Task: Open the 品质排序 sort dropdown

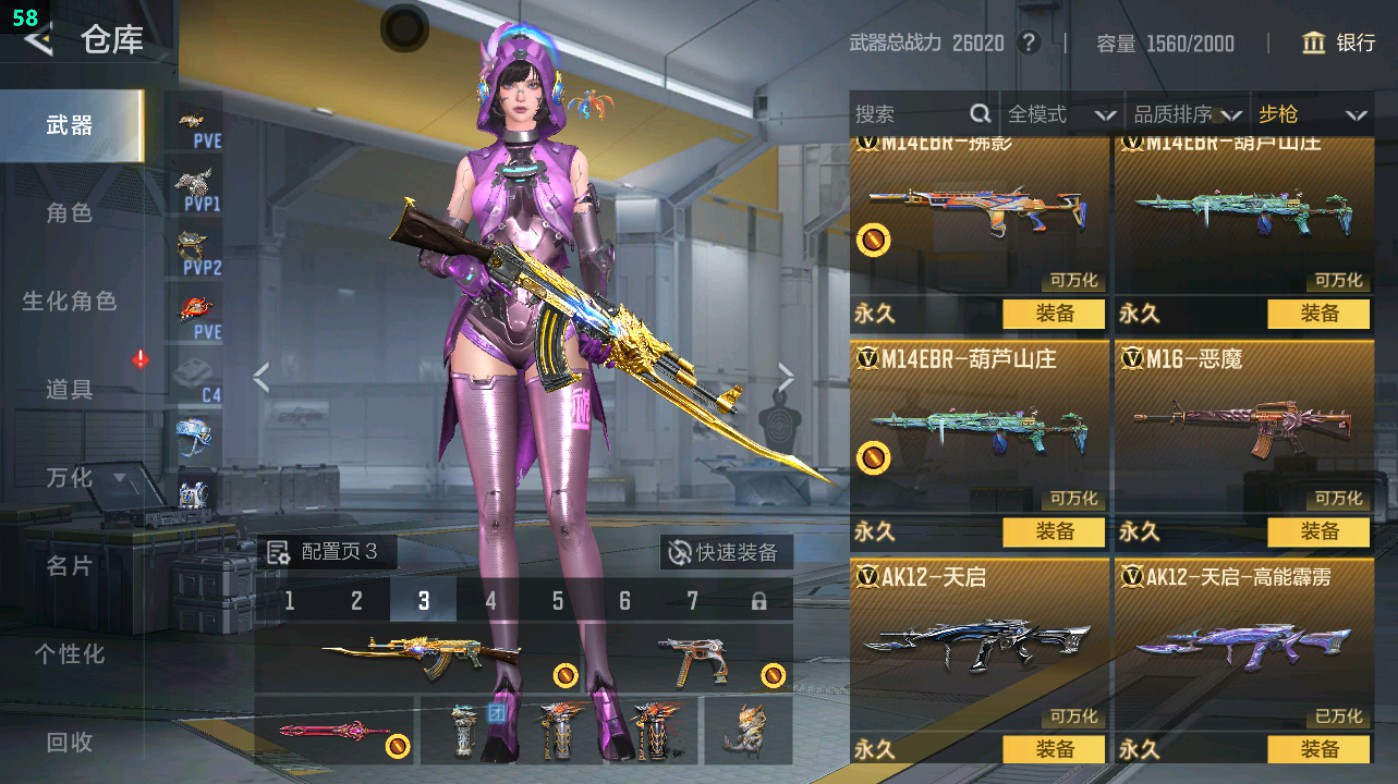Action: 1187,115
